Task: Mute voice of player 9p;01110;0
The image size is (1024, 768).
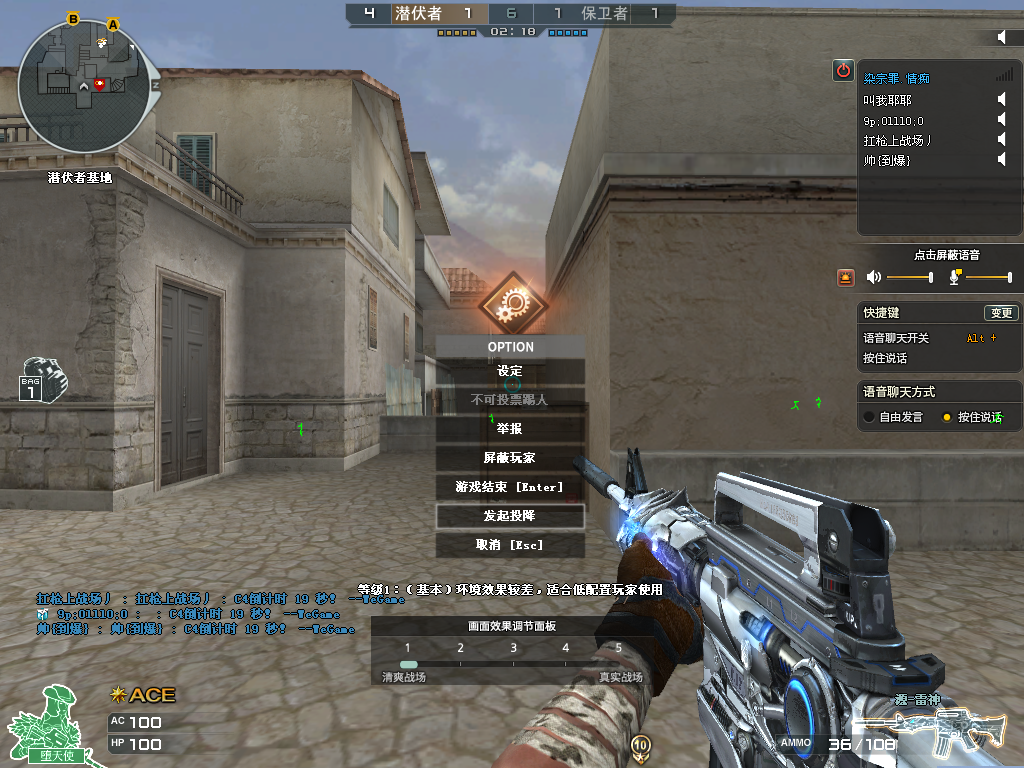Action: 1001,120
